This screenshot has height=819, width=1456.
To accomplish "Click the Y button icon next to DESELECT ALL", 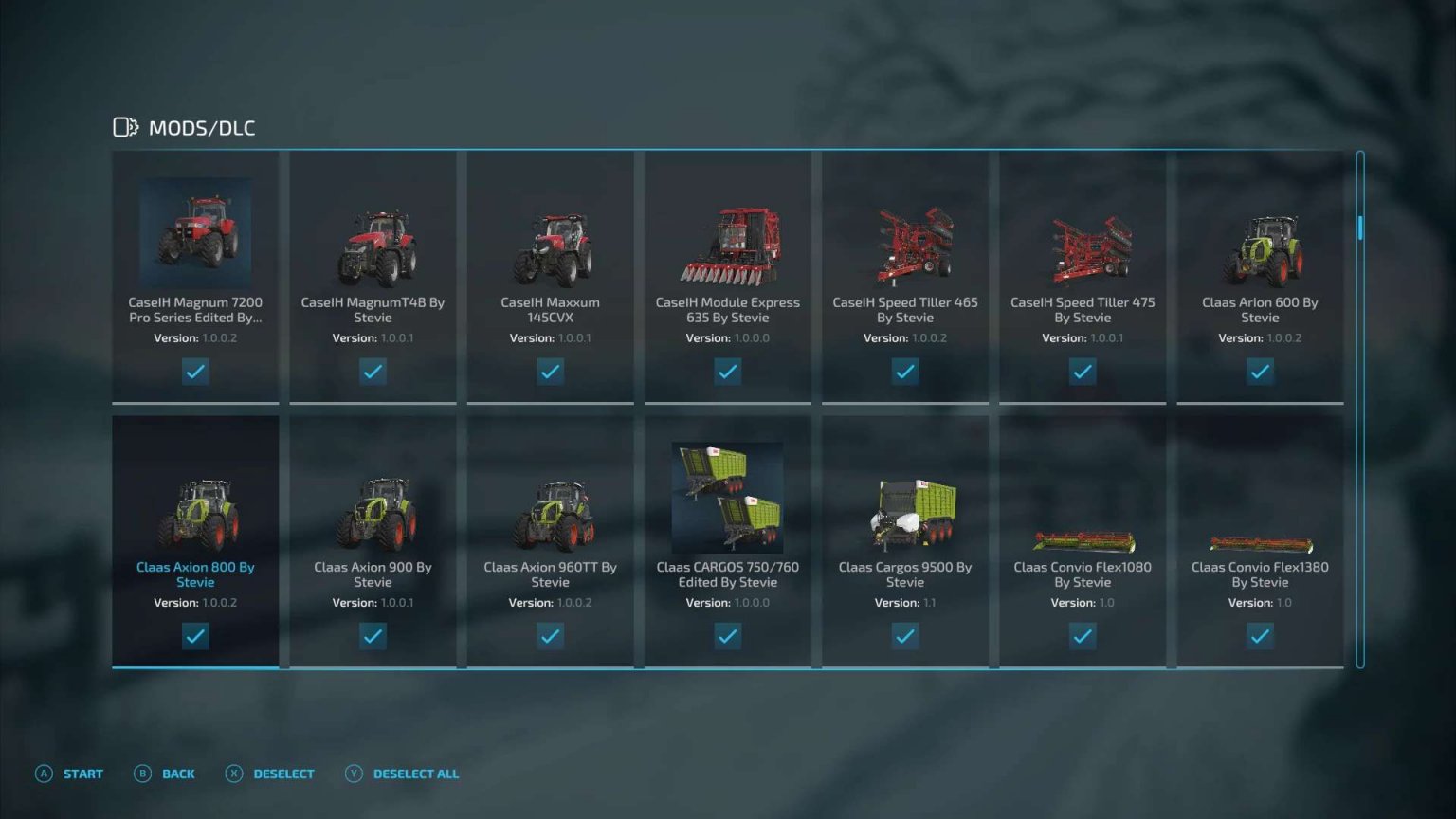I will click(353, 773).
